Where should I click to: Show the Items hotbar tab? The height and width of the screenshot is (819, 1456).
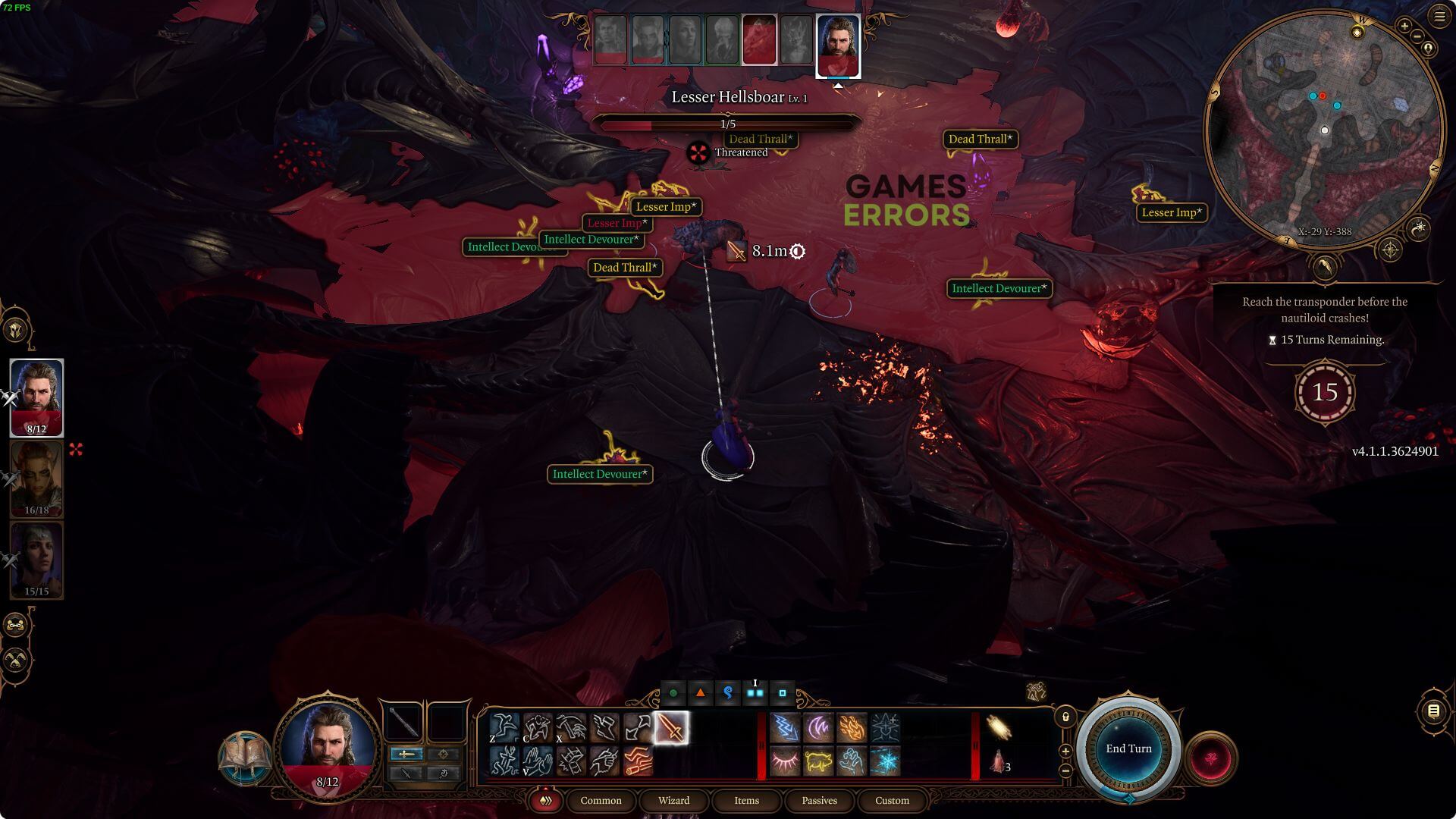click(746, 801)
